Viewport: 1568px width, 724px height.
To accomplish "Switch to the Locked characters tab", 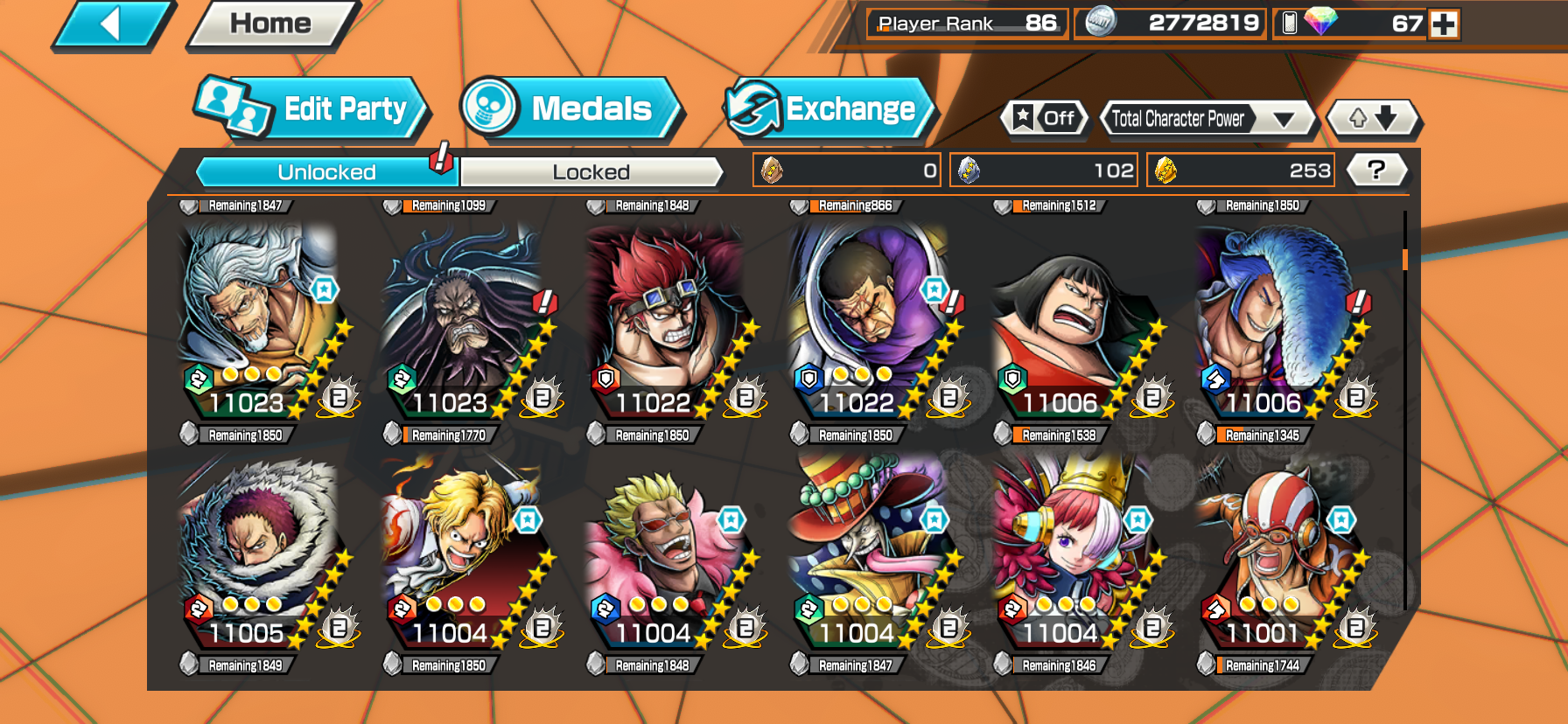I will pos(591,172).
